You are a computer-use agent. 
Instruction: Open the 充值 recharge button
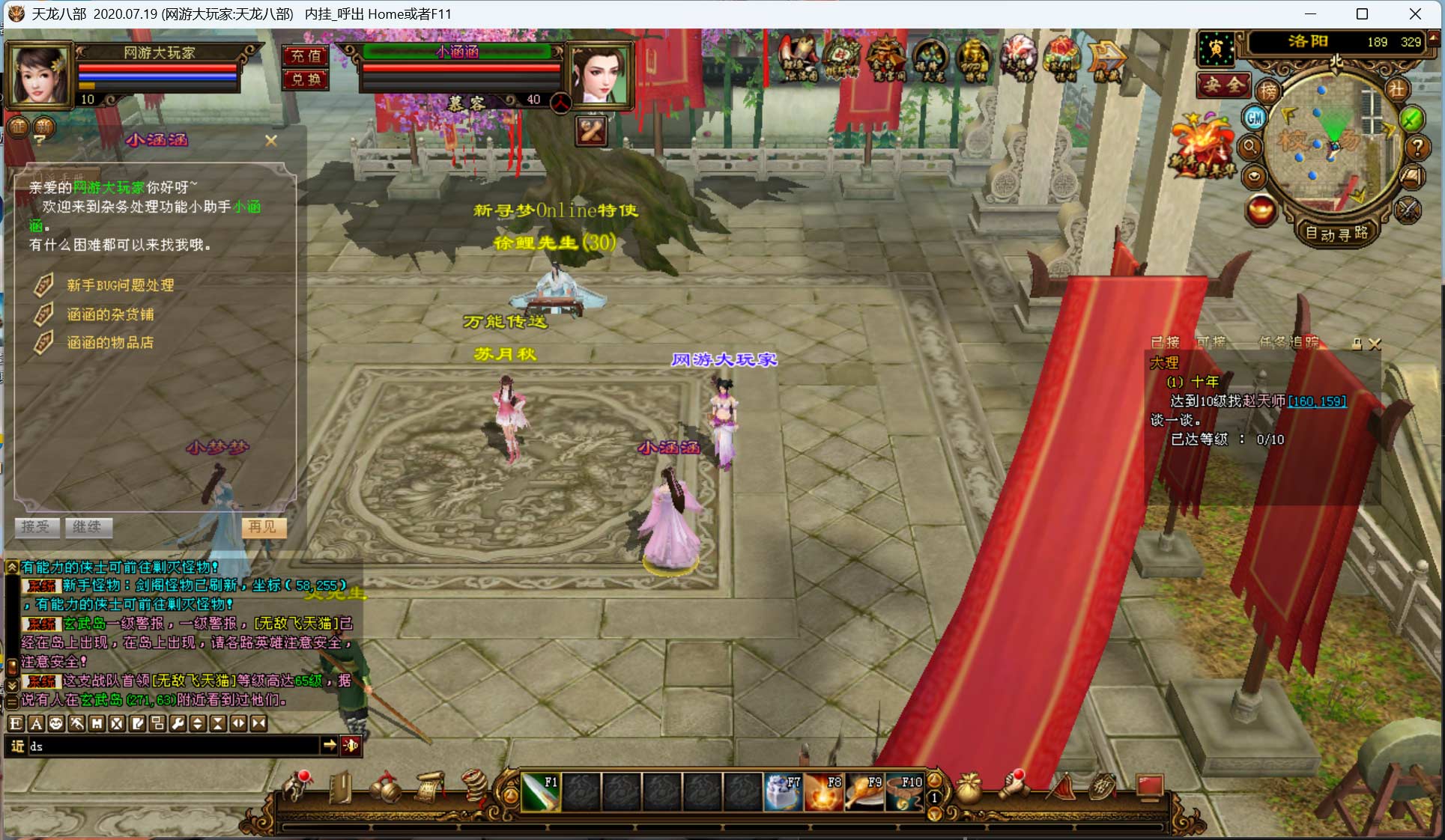tap(306, 55)
